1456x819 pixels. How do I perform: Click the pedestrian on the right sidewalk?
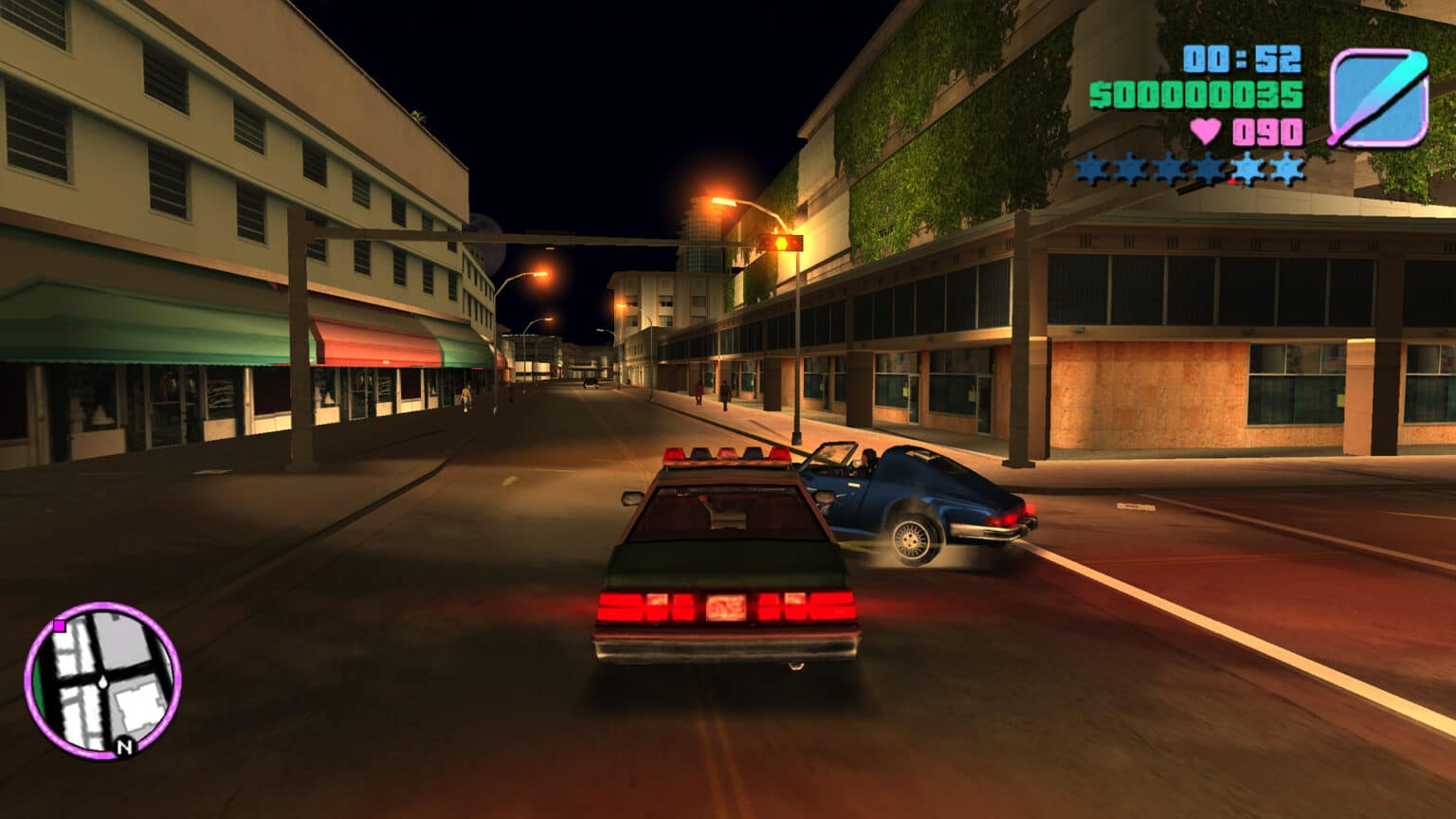click(x=725, y=393)
